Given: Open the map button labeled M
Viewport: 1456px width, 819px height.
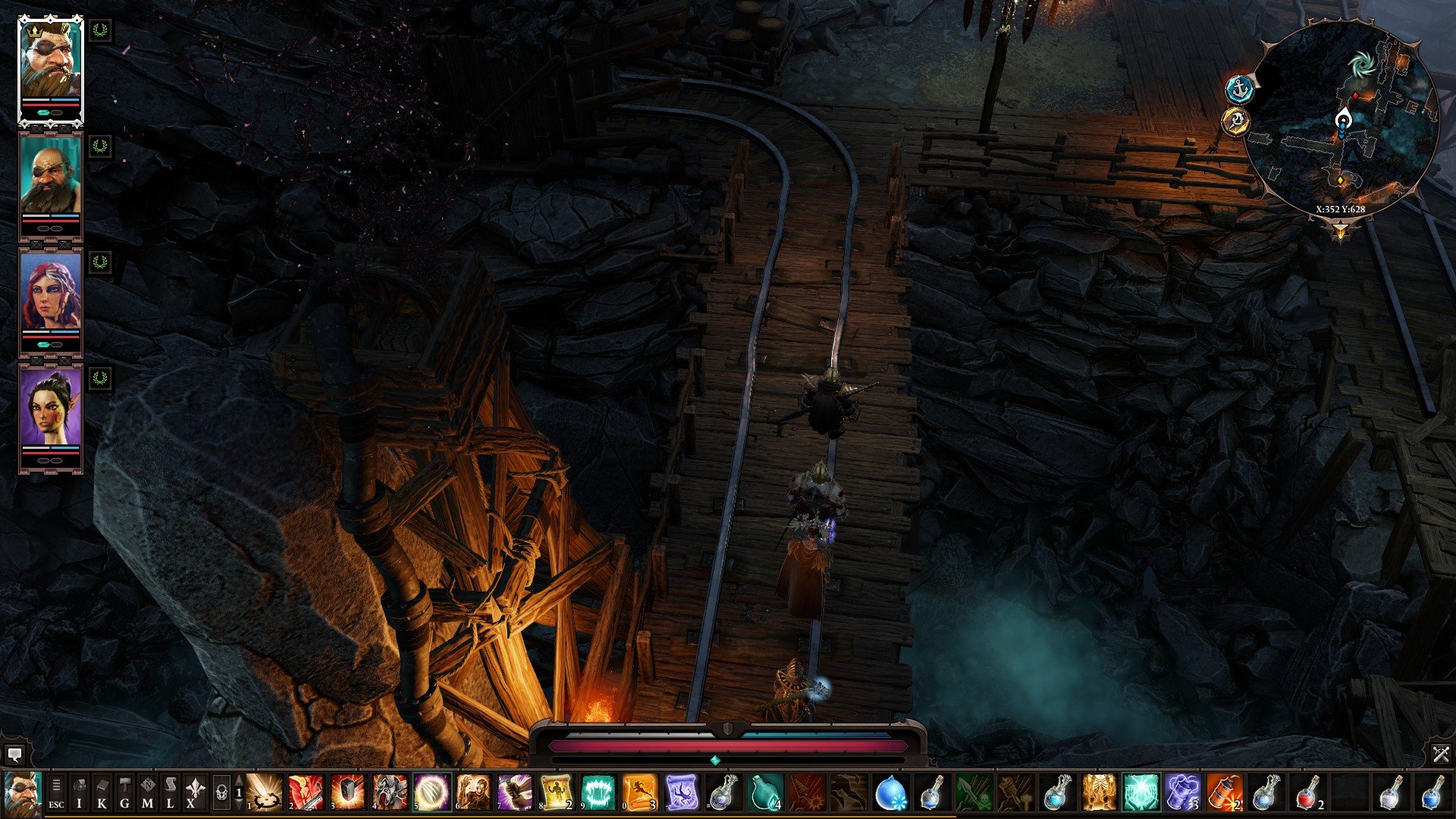Looking at the screenshot, I should click(148, 792).
